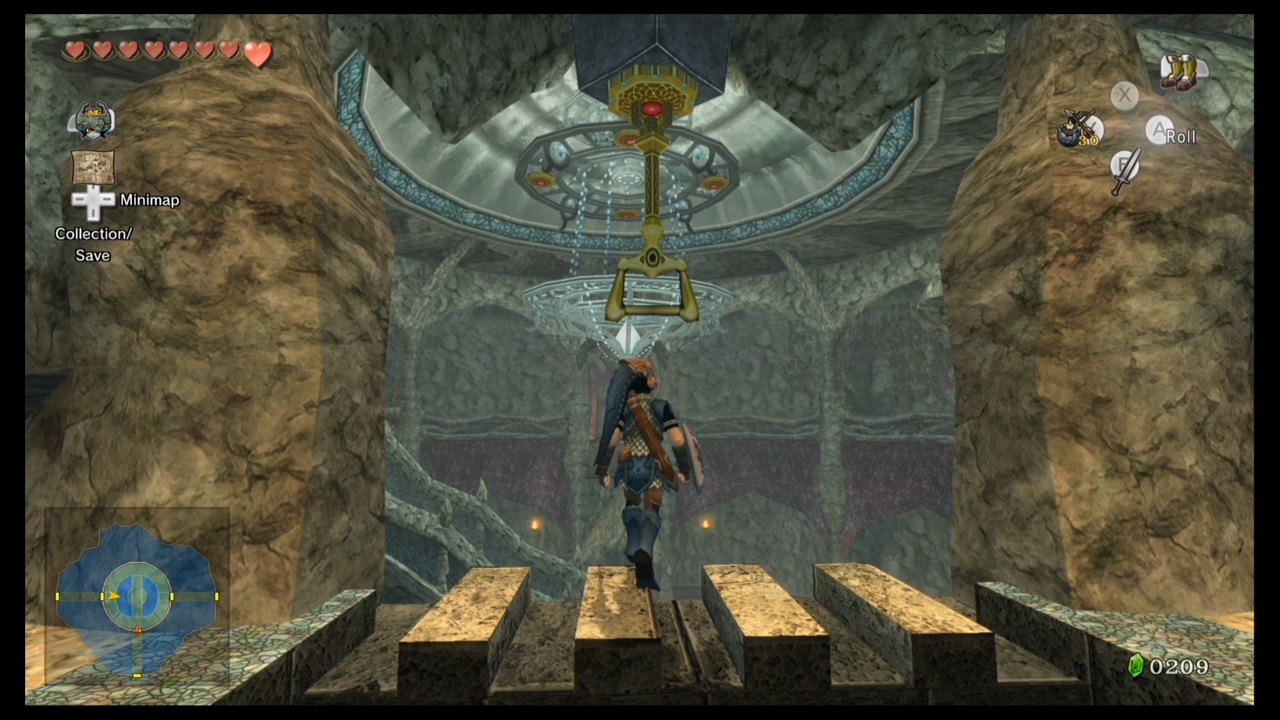Select the Iron Boots item icon
The width and height of the screenshot is (1280, 720).
tap(1180, 71)
